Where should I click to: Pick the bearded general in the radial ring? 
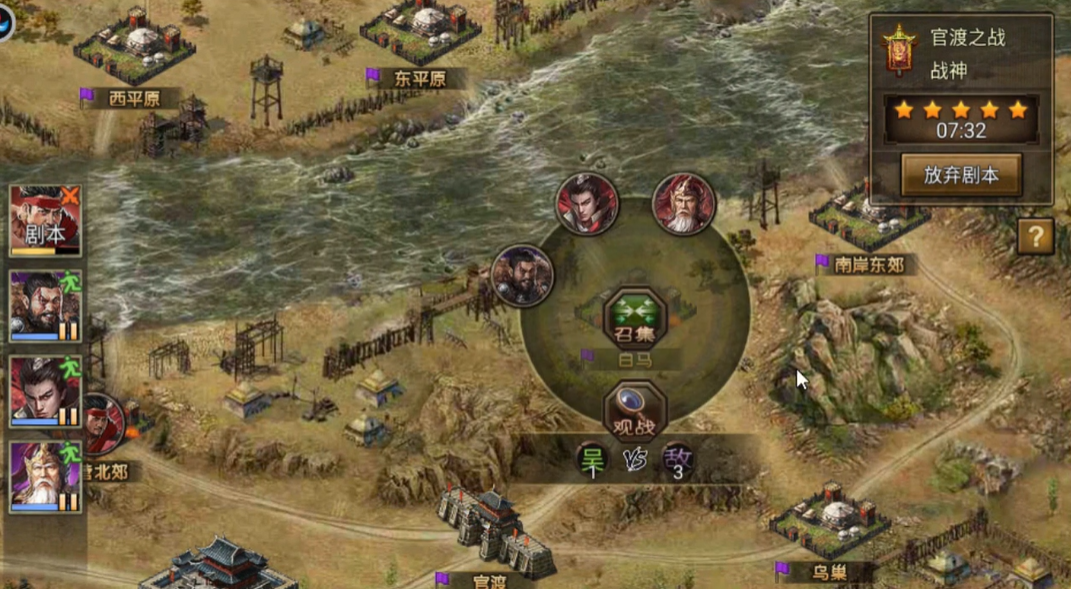coord(522,275)
